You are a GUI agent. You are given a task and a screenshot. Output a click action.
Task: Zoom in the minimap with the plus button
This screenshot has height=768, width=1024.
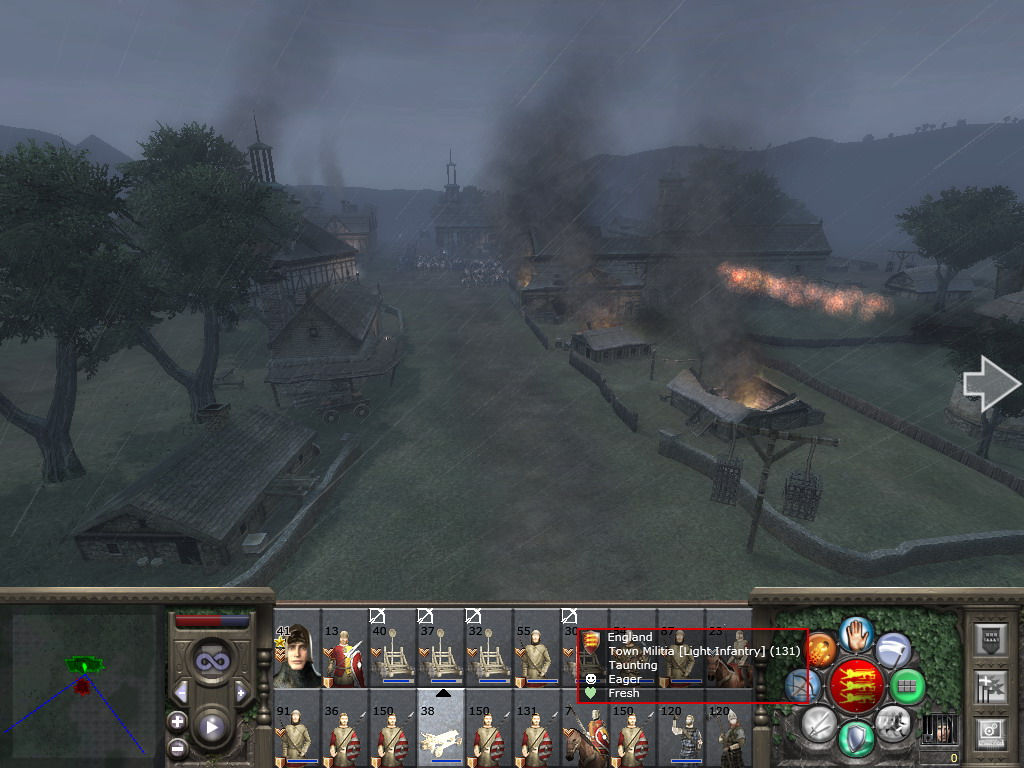[178, 721]
